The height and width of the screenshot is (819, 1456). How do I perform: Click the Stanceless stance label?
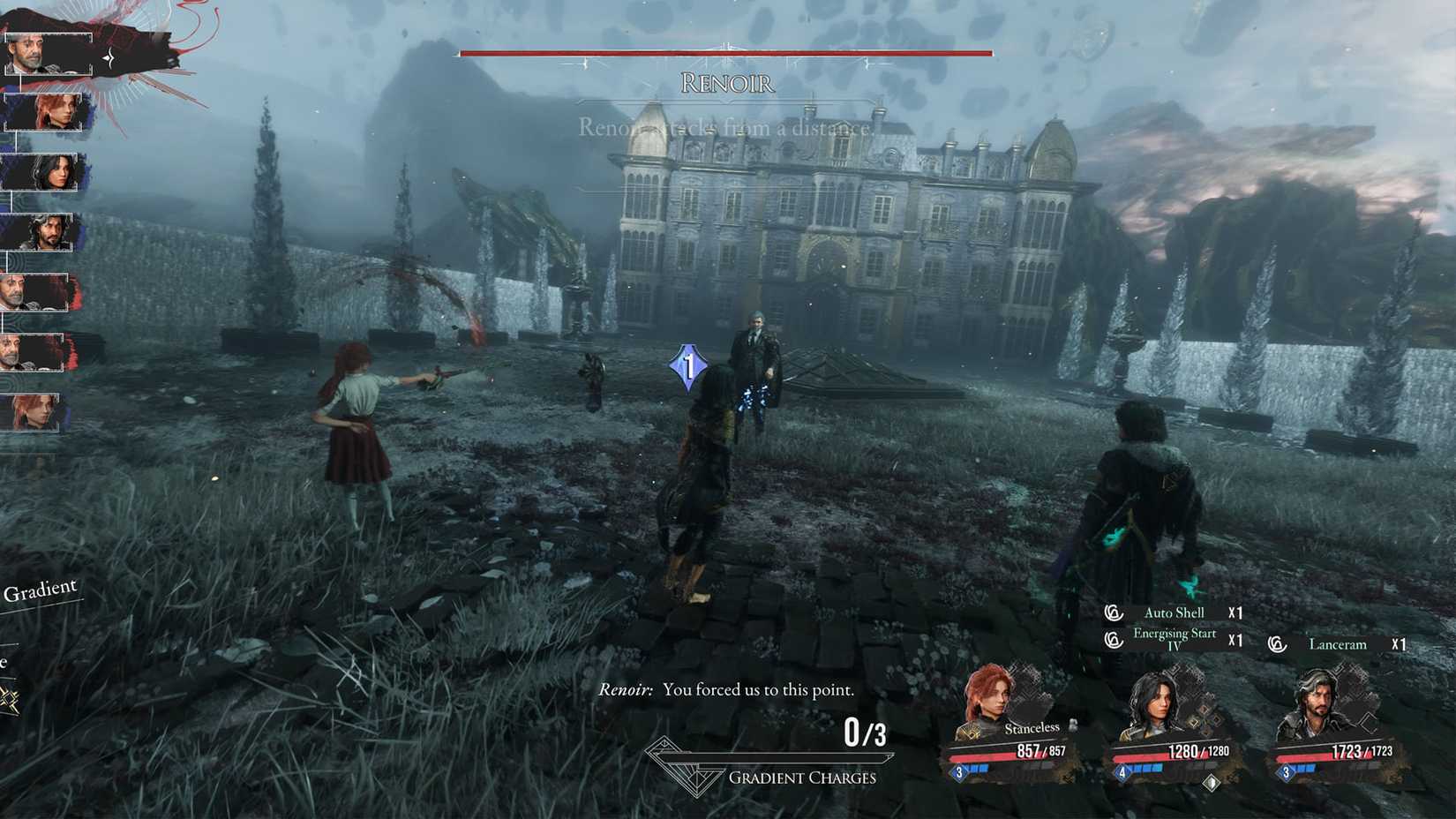click(x=1032, y=727)
